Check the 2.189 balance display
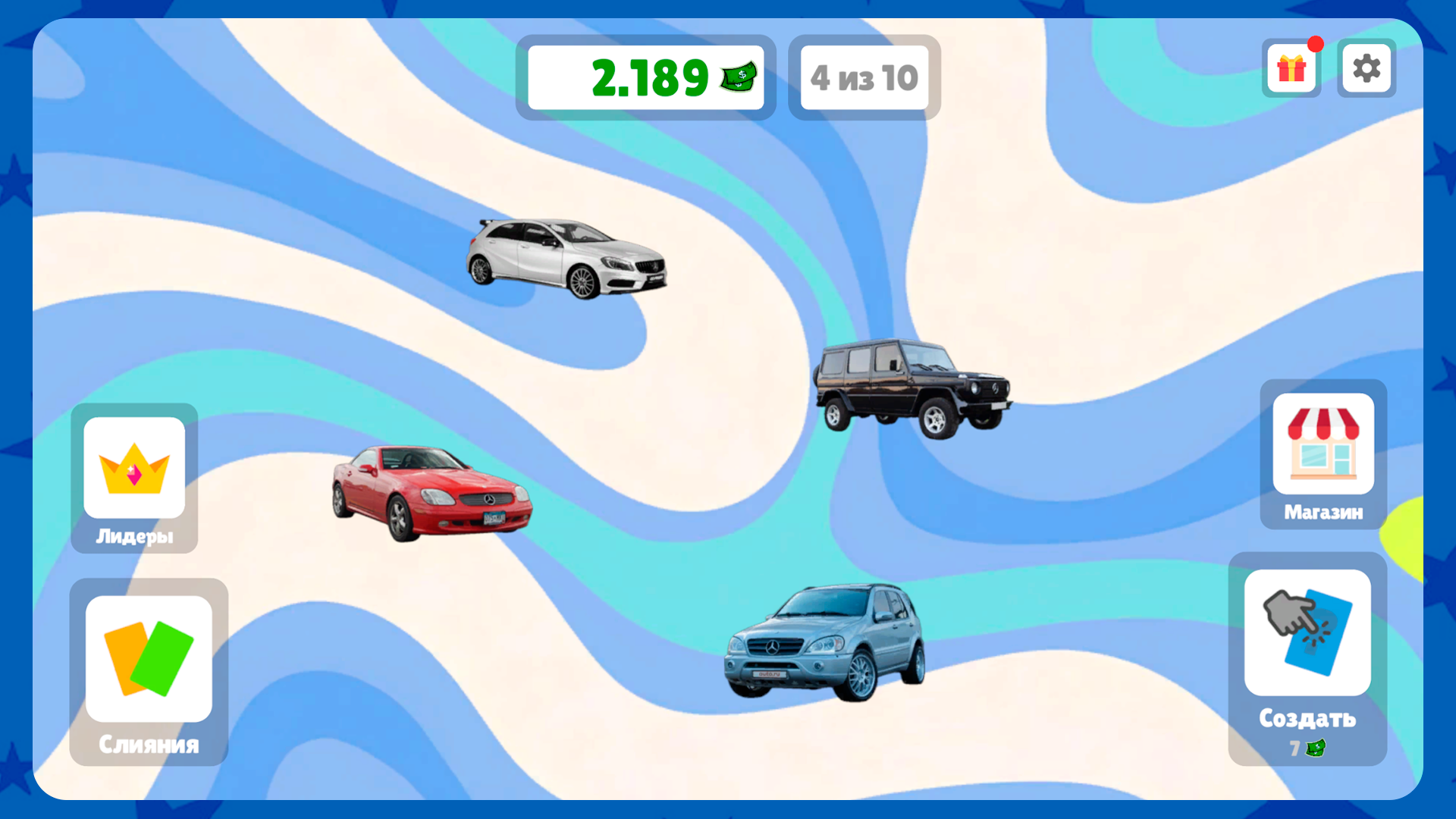This screenshot has height=819, width=1456. (646, 77)
